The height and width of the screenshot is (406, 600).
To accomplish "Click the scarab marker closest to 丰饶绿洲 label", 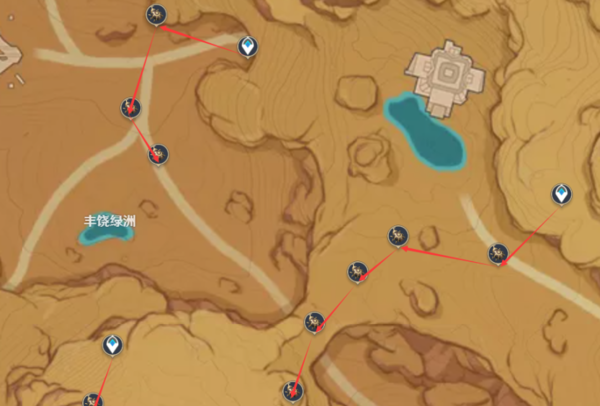I will (157, 154).
